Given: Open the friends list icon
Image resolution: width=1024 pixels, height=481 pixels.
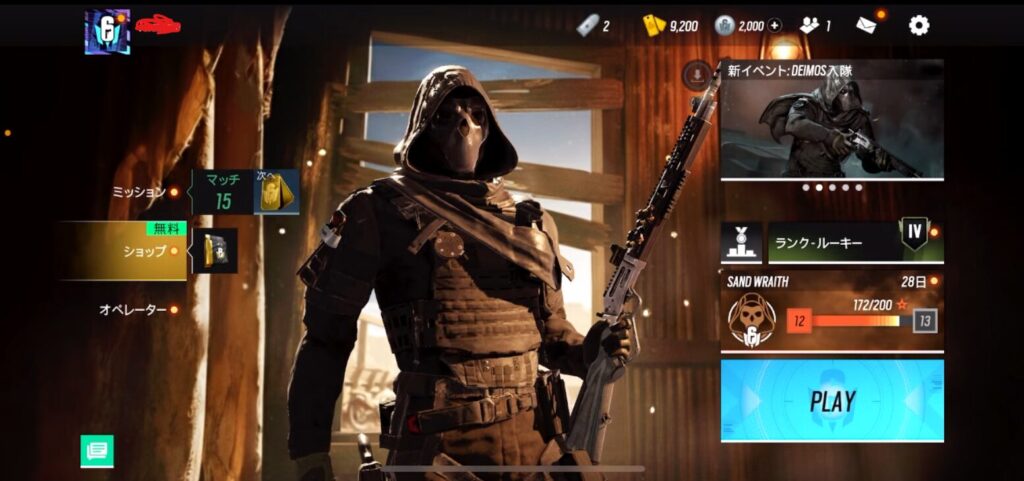Looking at the screenshot, I should [812, 25].
